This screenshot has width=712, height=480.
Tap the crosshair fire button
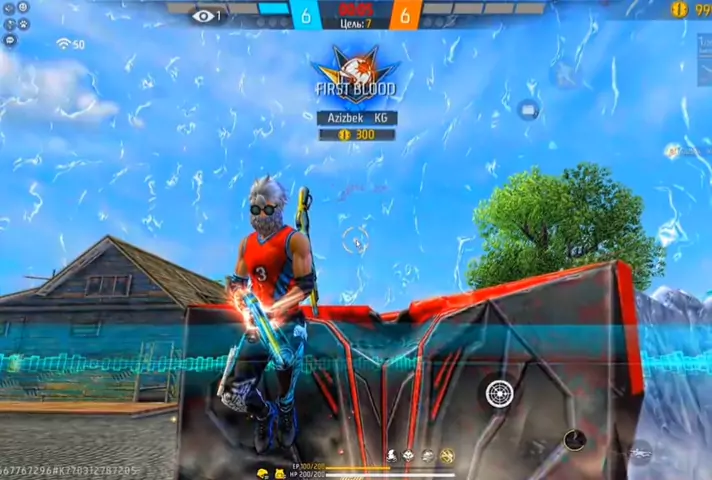pos(498,392)
